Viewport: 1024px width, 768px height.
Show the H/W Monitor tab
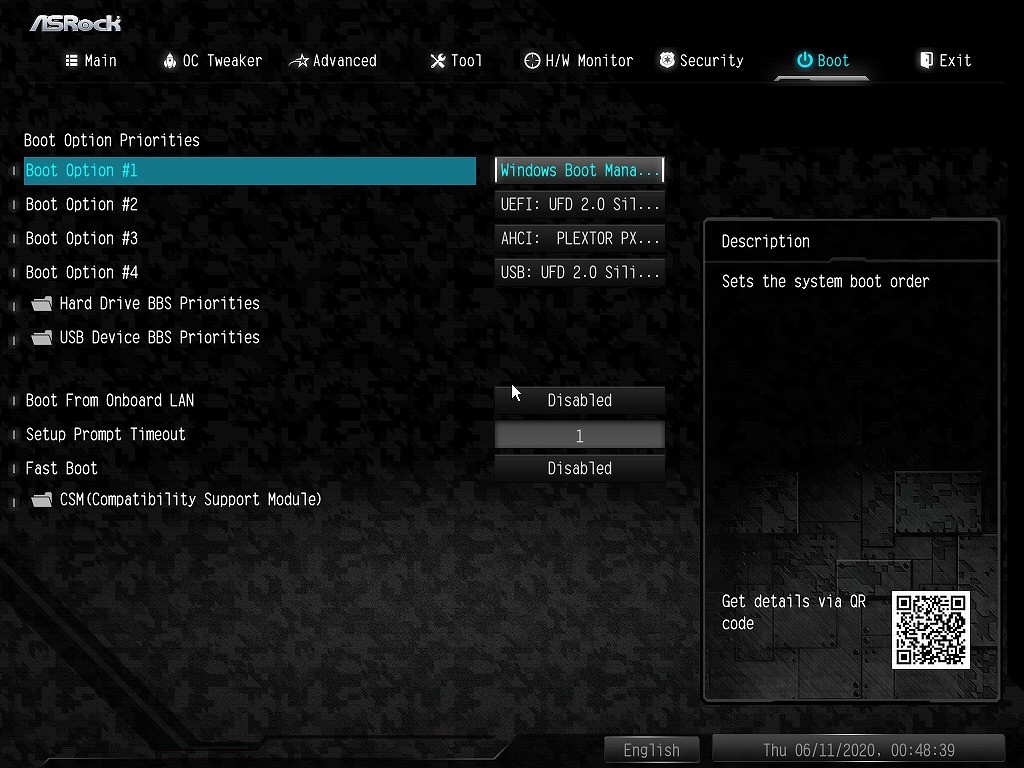579,61
